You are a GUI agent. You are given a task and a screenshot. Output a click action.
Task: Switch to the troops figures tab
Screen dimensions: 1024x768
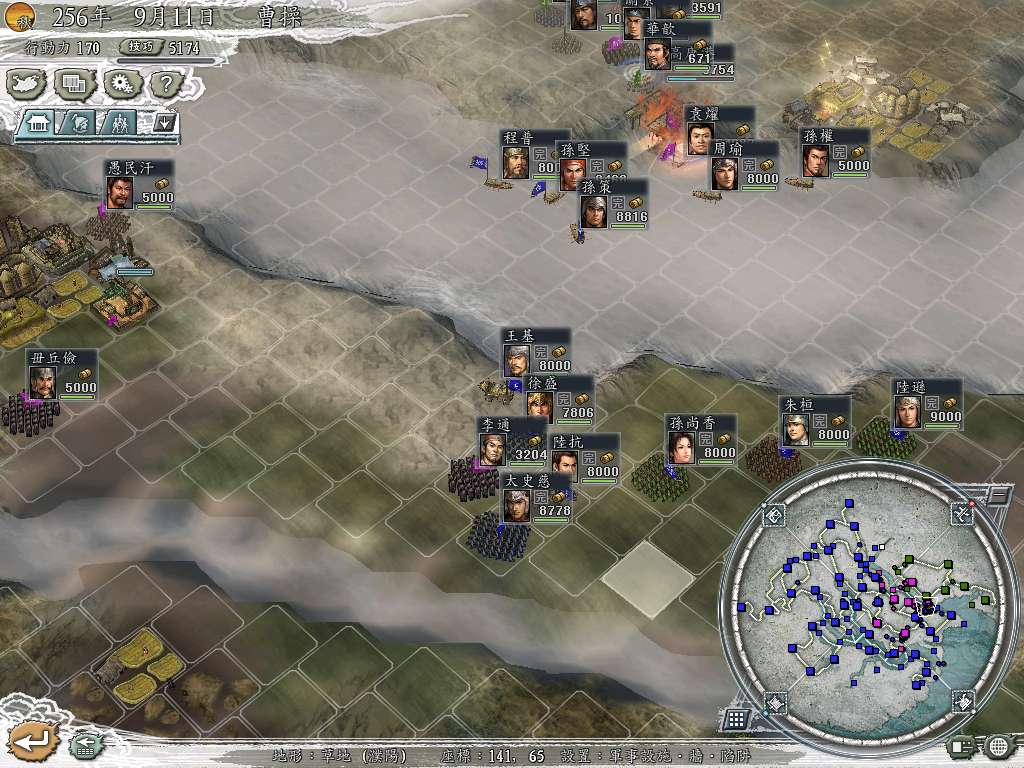point(118,123)
